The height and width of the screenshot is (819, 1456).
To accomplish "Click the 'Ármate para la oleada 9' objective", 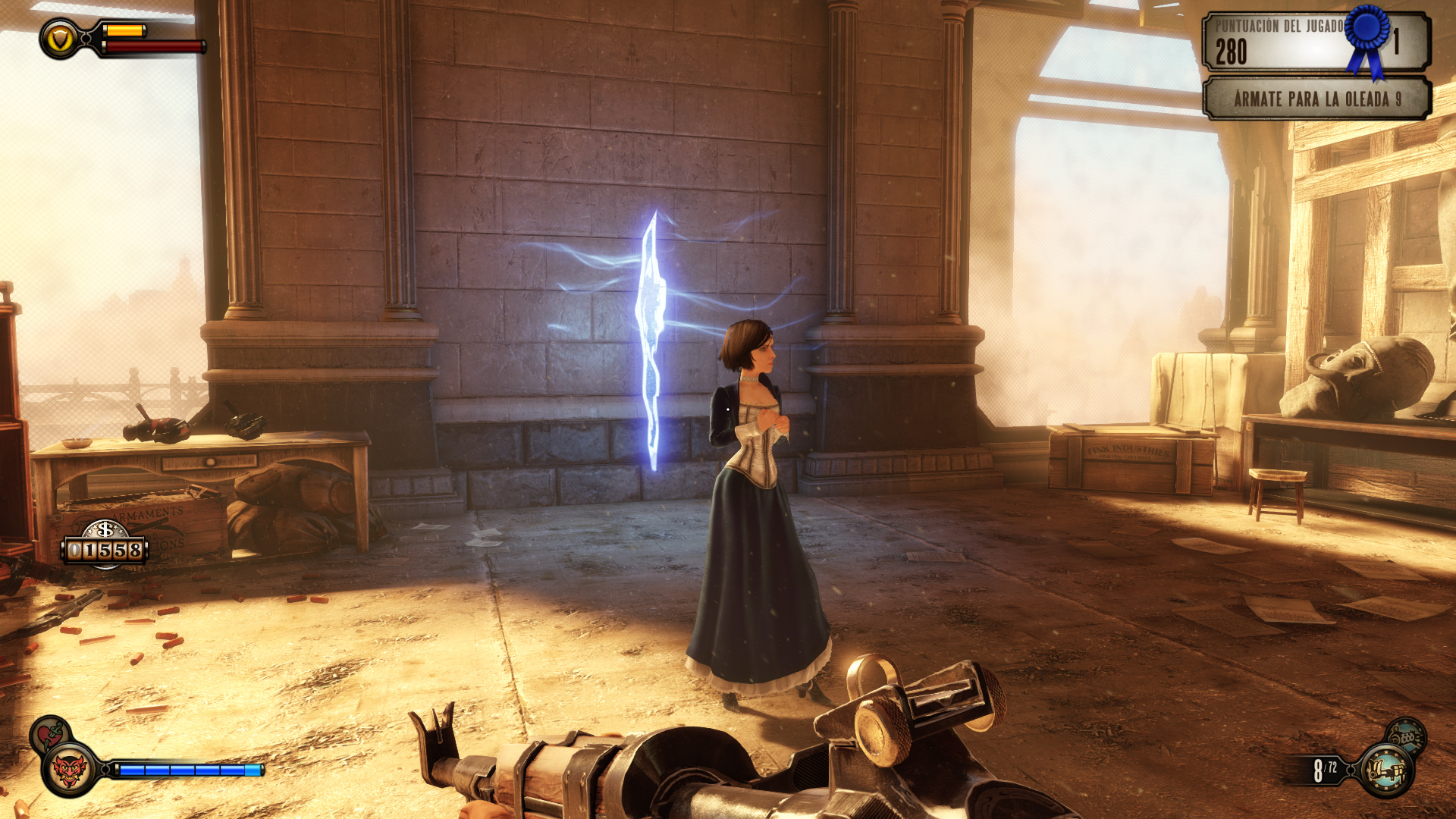I will 1316,99.
